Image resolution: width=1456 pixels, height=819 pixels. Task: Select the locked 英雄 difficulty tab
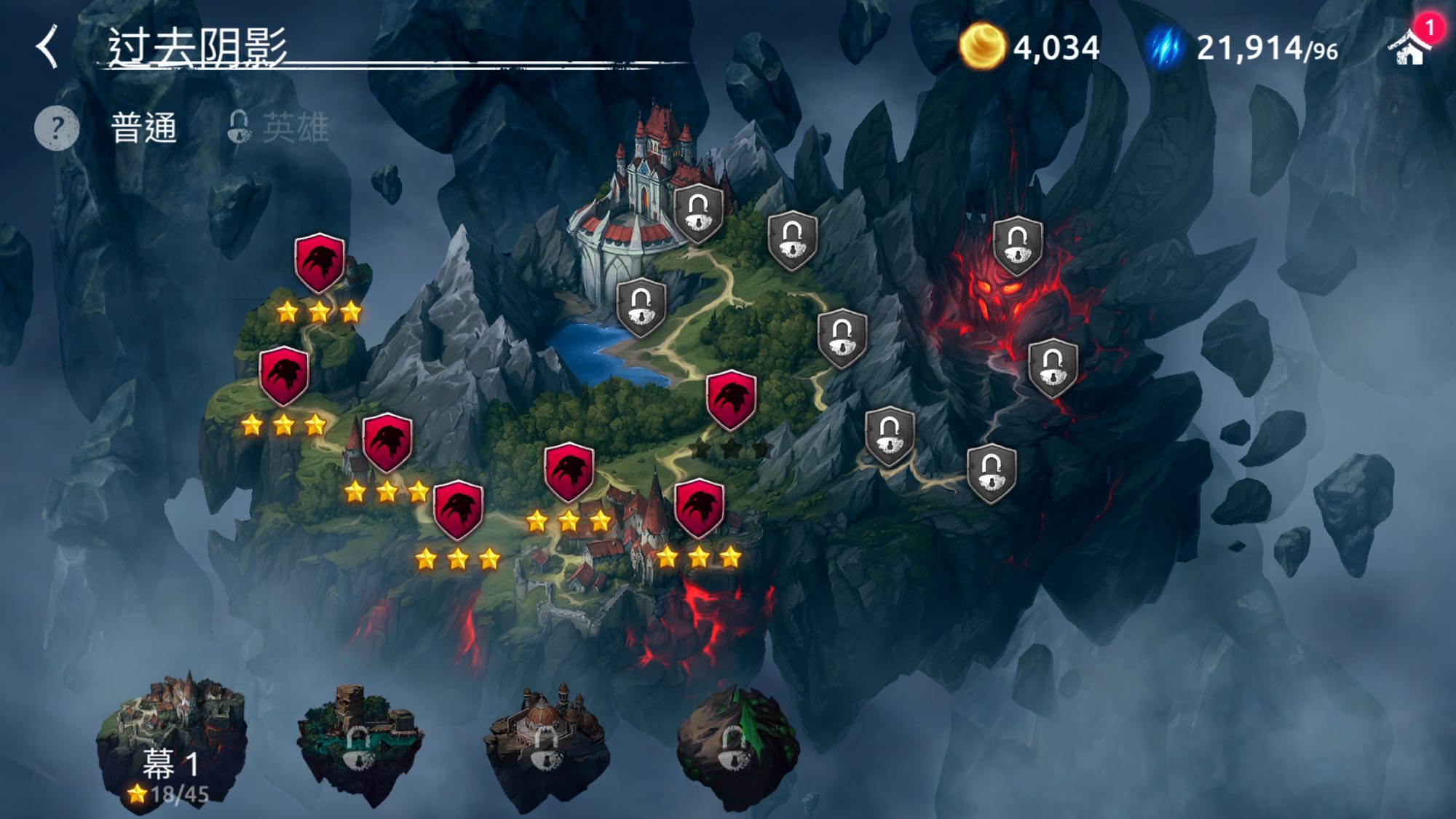point(280,128)
